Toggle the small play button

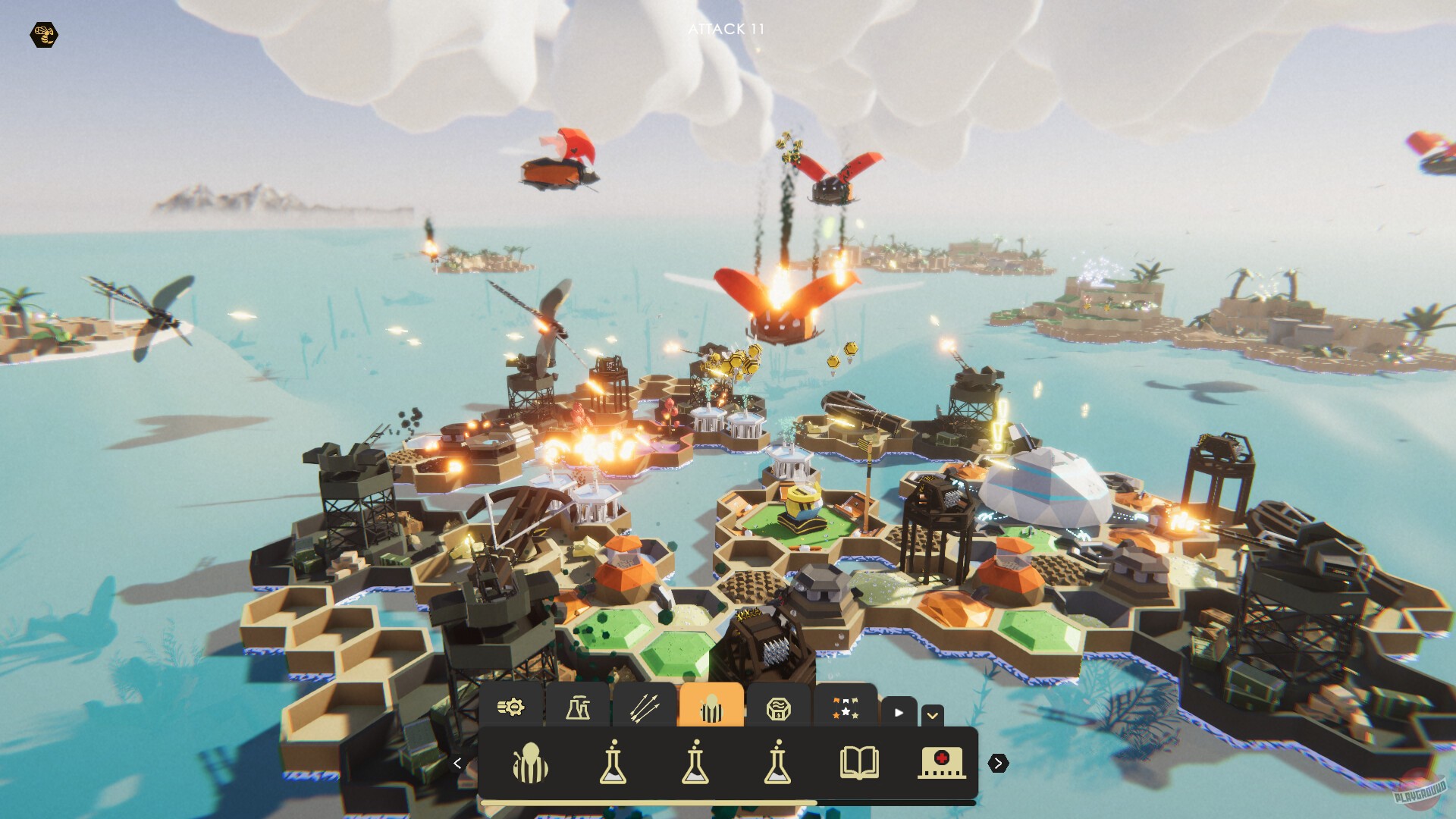[x=897, y=713]
